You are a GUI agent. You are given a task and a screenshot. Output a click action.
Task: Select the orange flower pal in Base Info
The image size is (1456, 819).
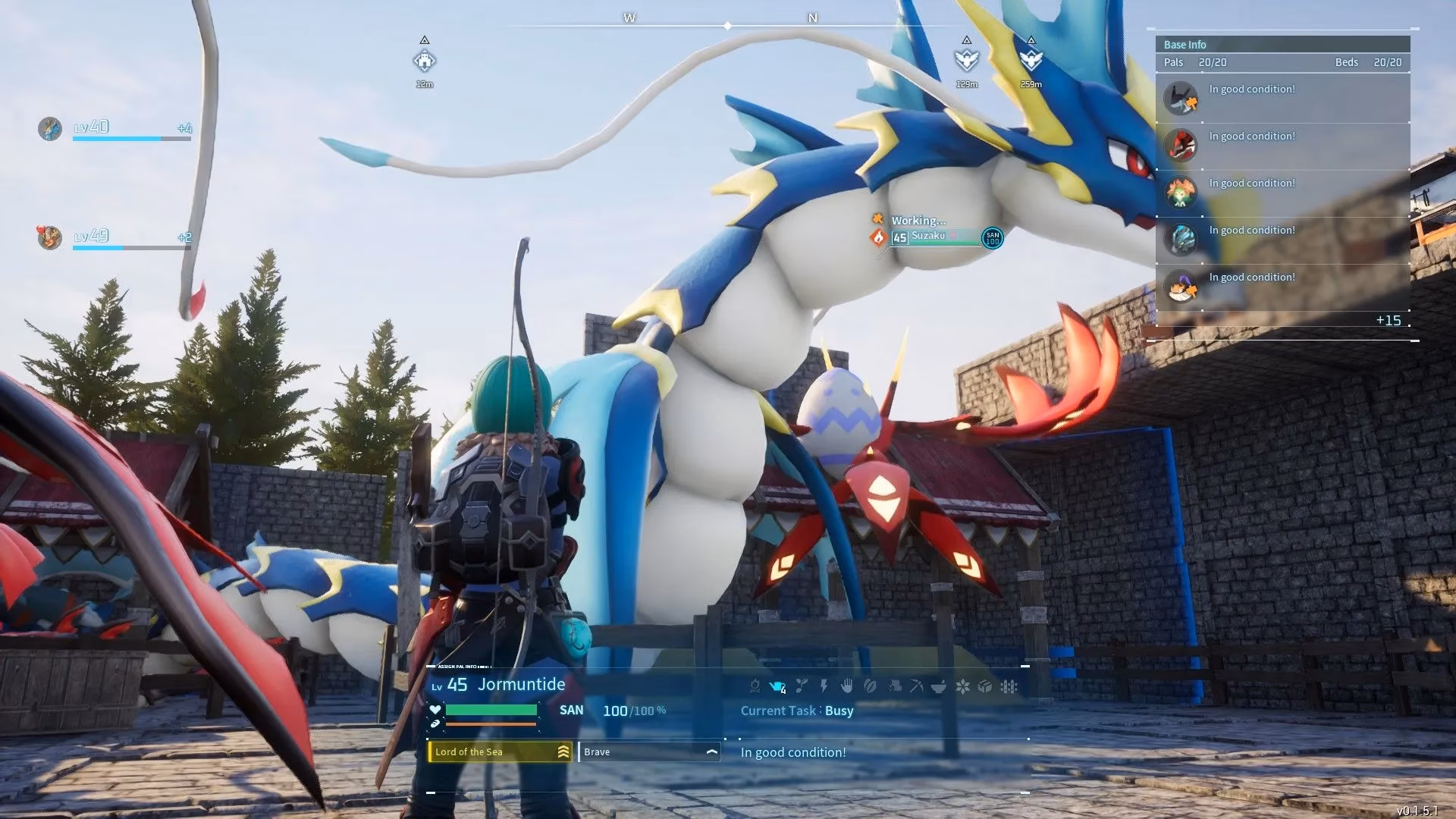(x=1181, y=192)
